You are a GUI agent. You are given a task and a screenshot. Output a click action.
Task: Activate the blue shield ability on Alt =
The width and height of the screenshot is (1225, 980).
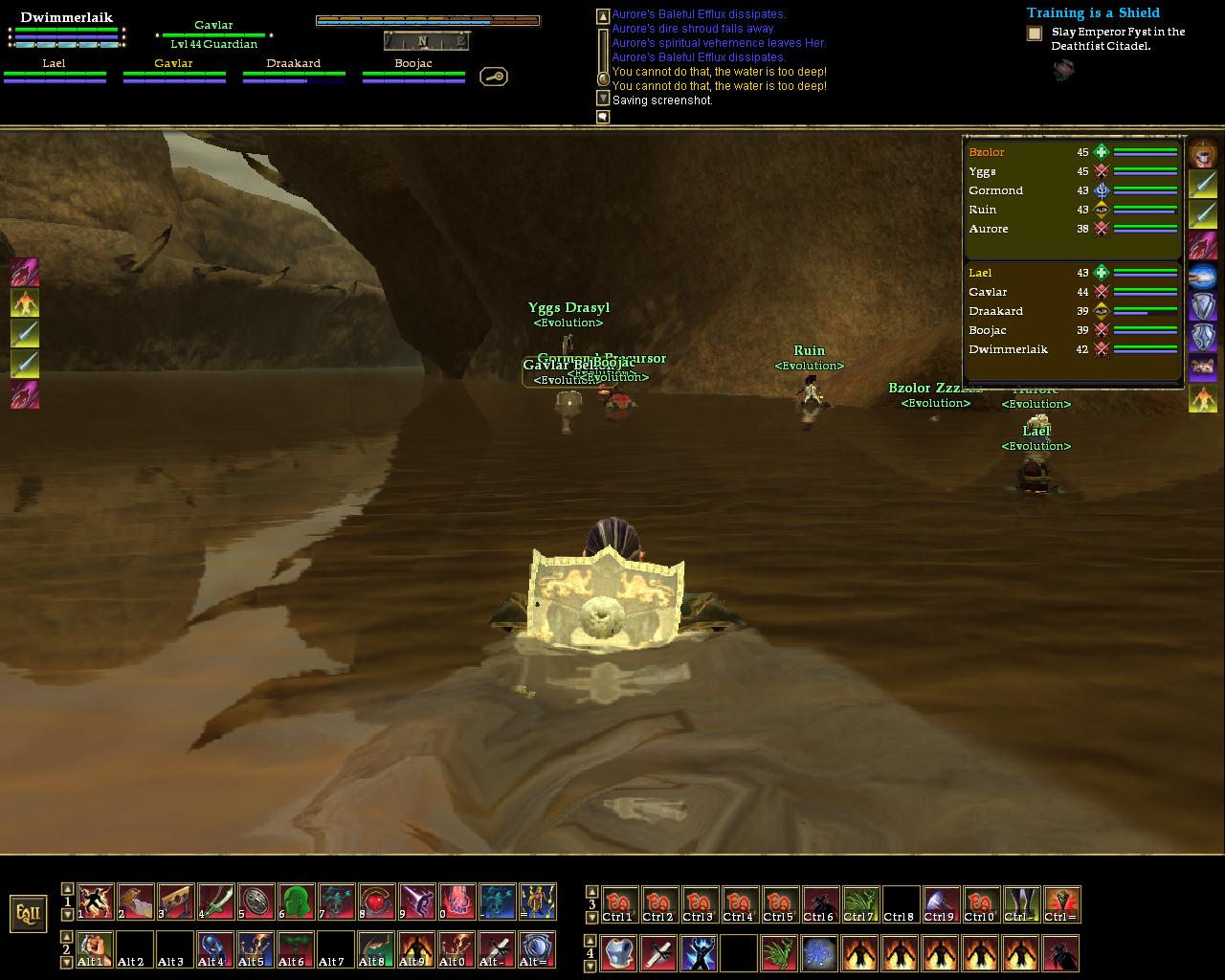pyautogui.click(x=537, y=949)
